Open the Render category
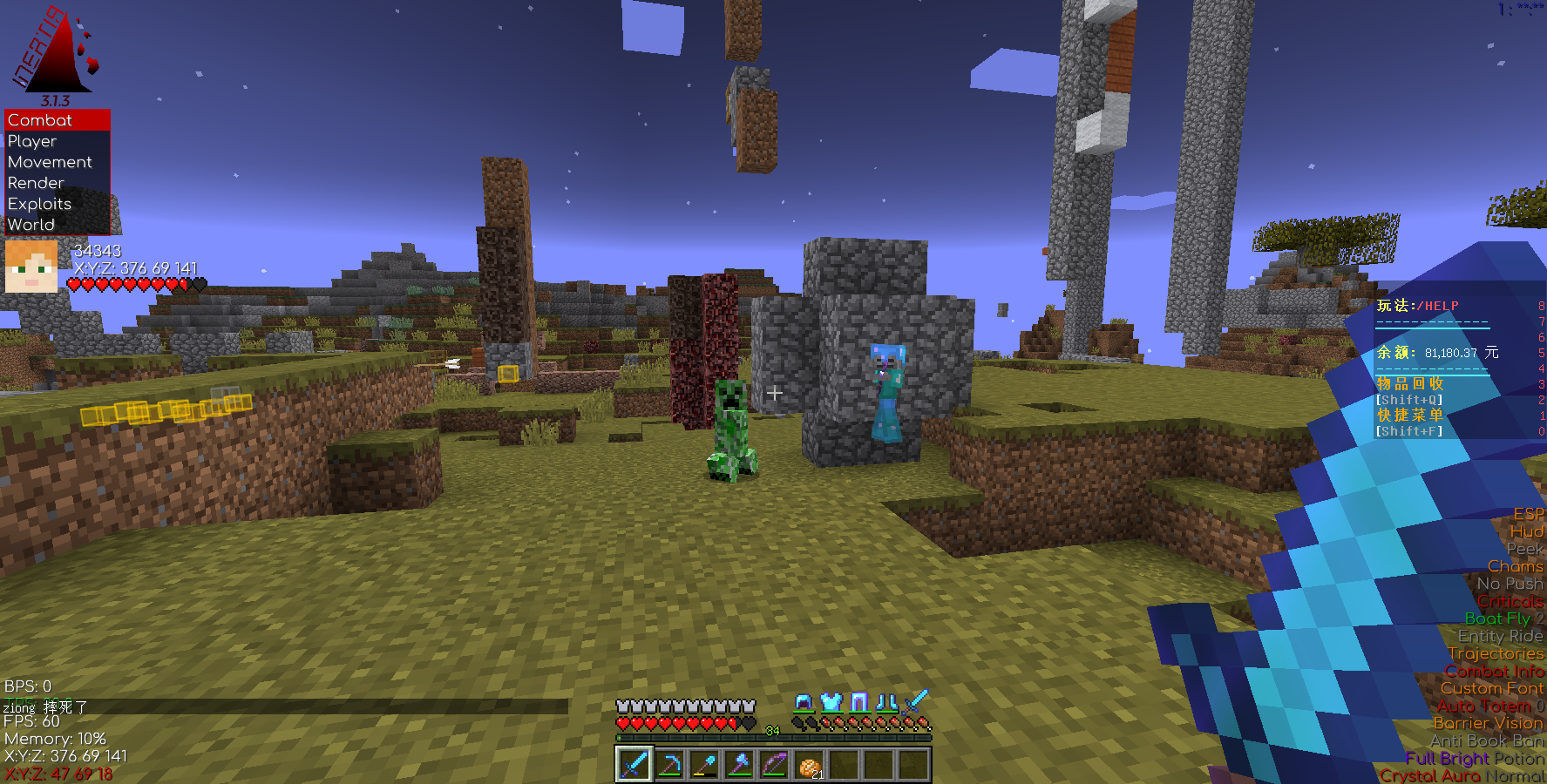This screenshot has height=784, width=1547. 36,183
